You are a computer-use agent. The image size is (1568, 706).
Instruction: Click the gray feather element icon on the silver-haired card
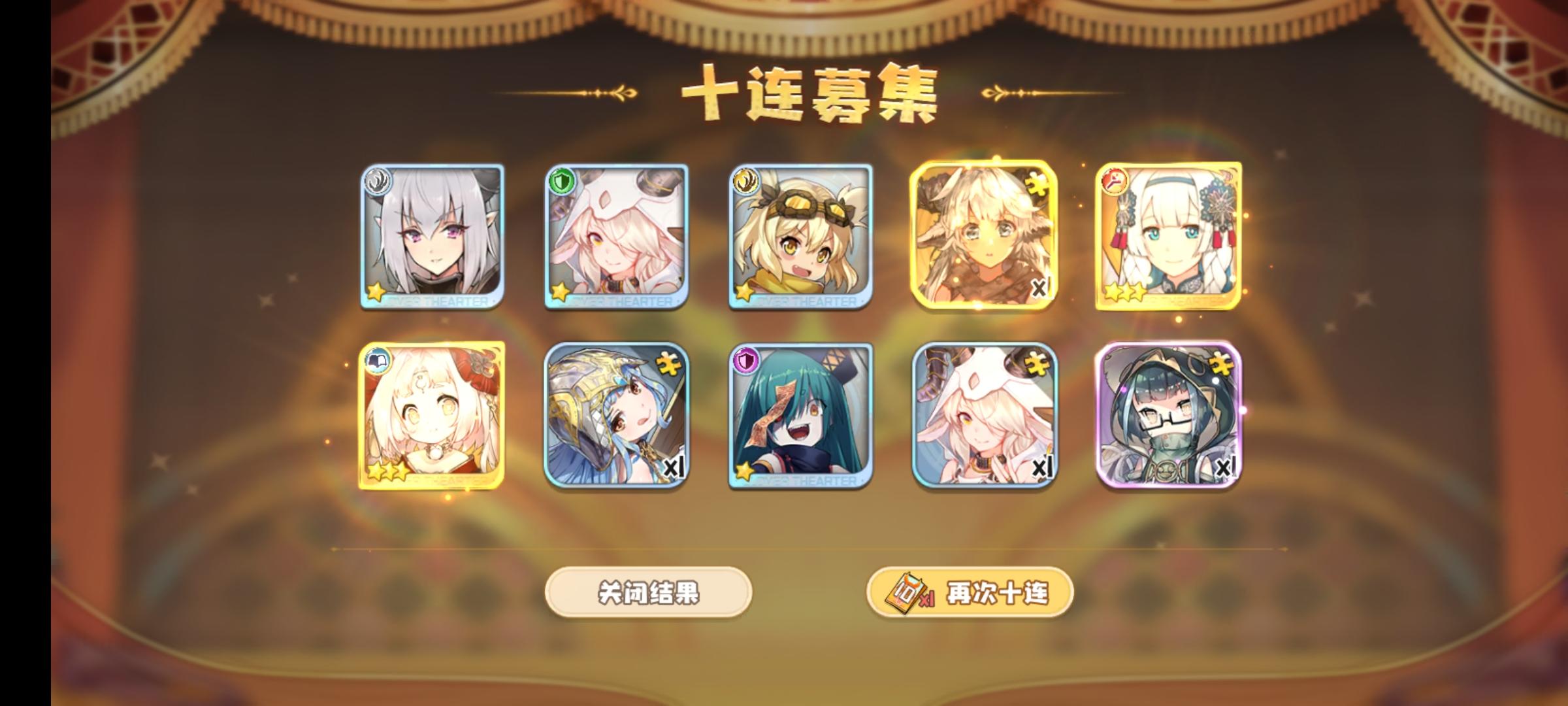pos(378,180)
